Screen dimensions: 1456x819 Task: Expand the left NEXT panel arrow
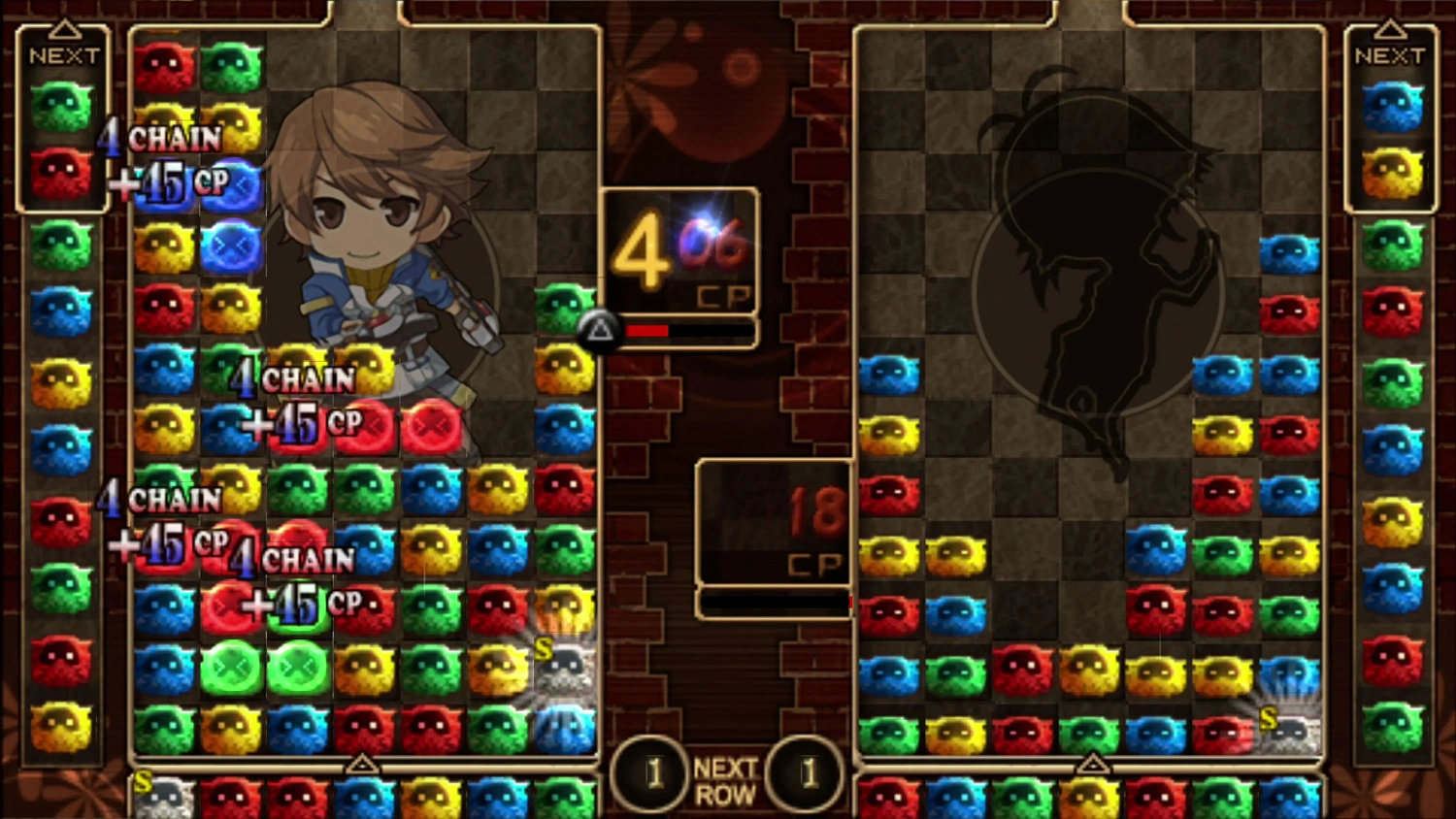(63, 27)
